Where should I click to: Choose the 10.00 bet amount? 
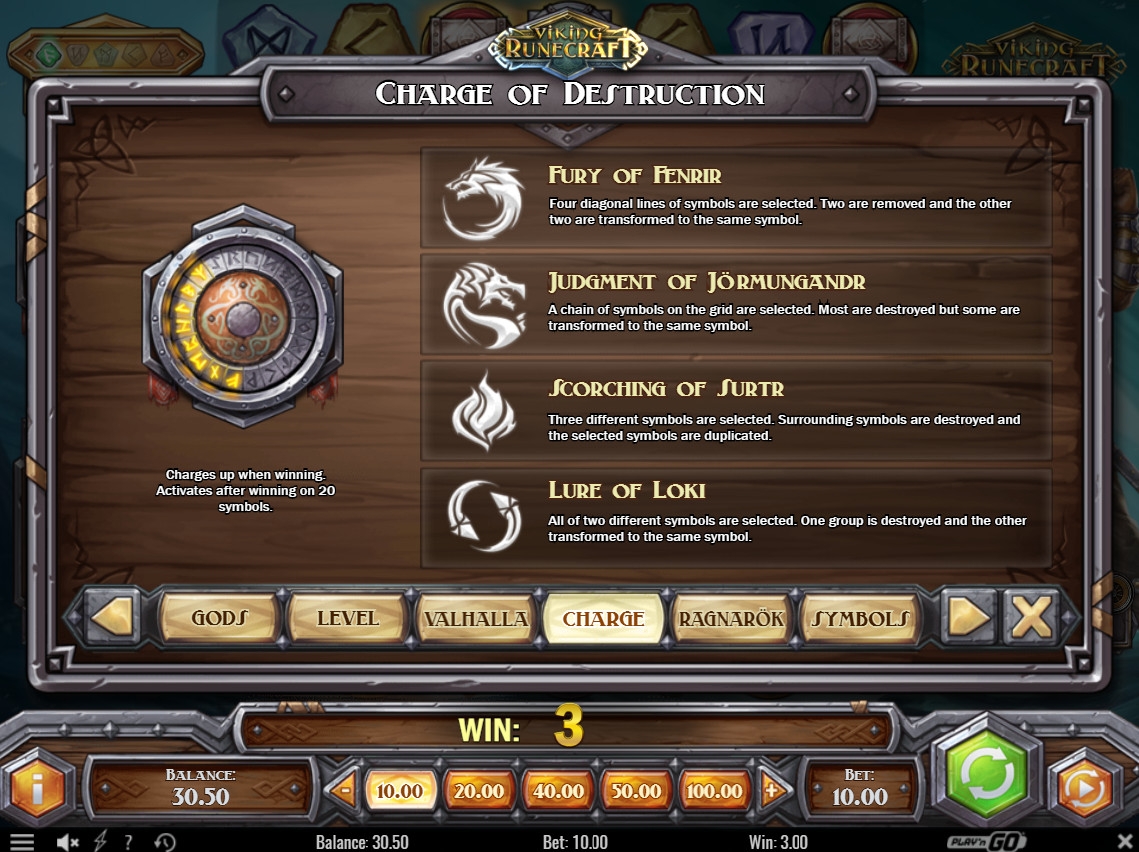pyautogui.click(x=400, y=791)
